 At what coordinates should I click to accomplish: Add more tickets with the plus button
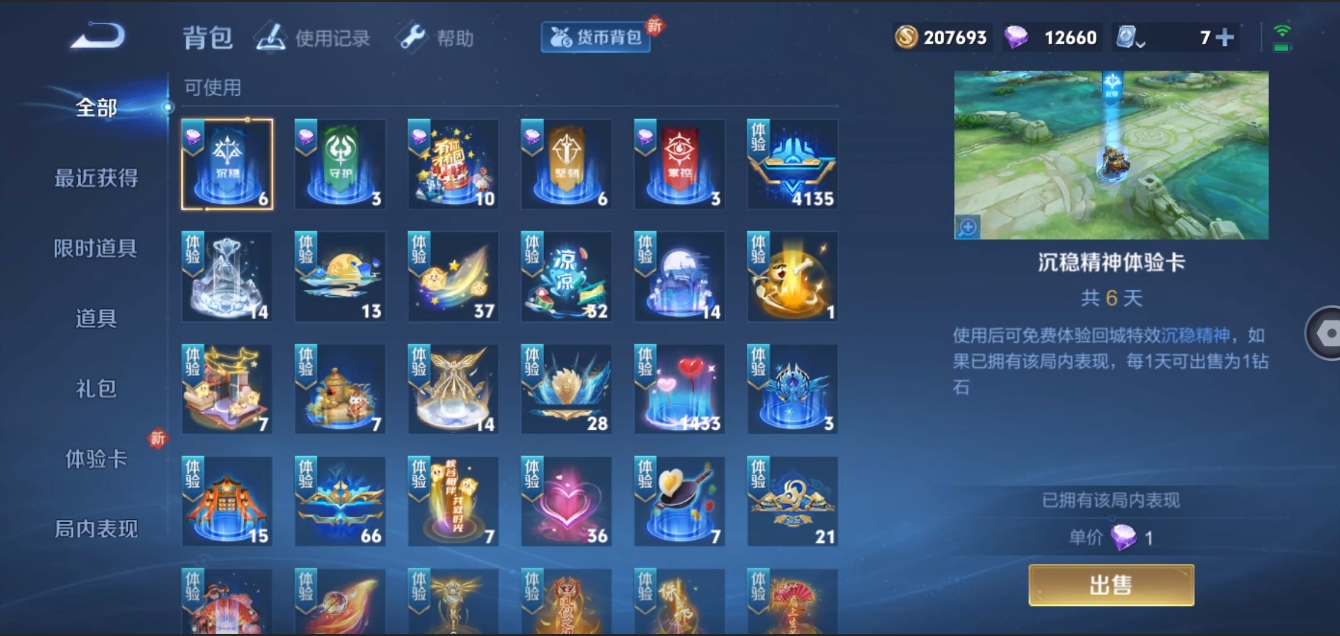click(1224, 38)
